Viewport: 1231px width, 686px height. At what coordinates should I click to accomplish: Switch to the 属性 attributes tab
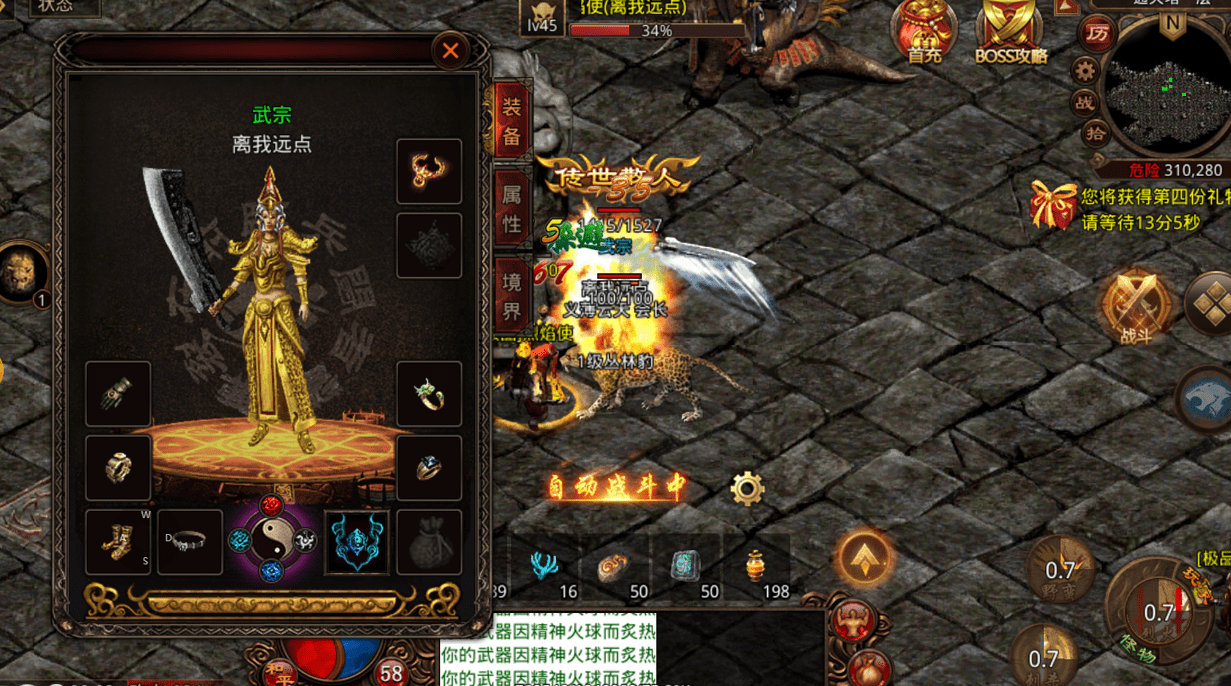tap(512, 208)
